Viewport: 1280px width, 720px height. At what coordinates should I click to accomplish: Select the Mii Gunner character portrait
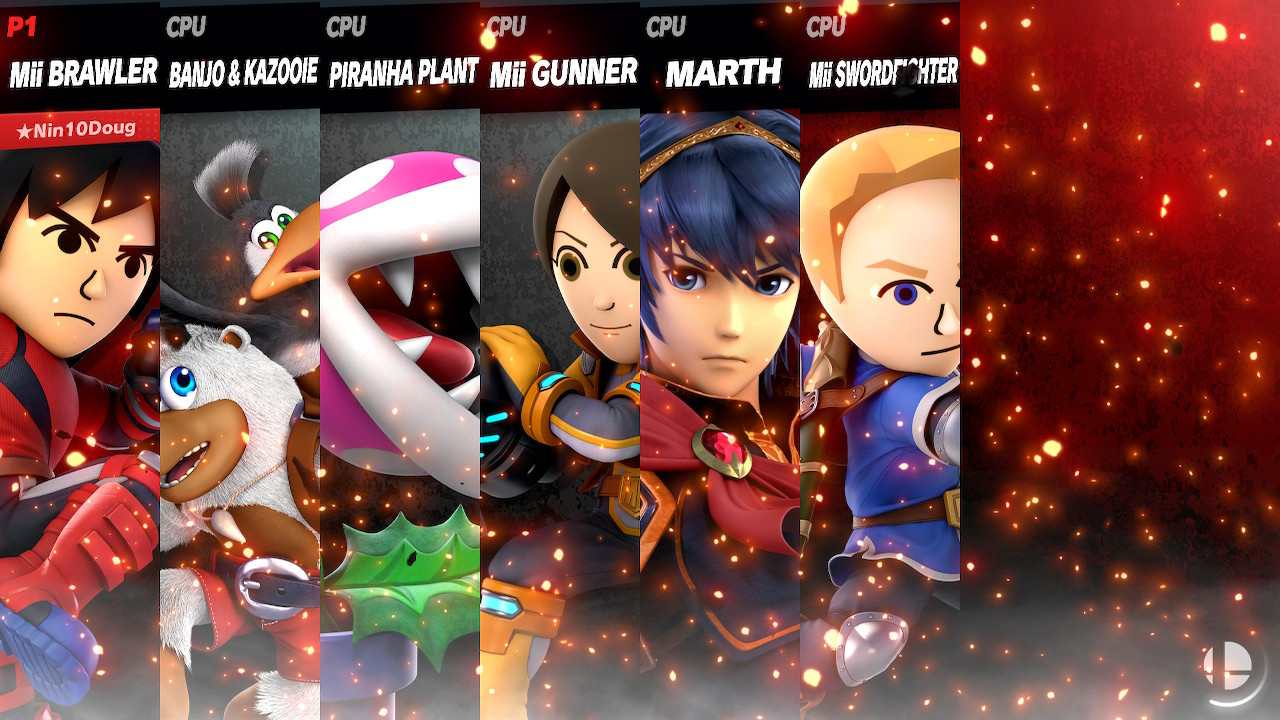coord(558,400)
